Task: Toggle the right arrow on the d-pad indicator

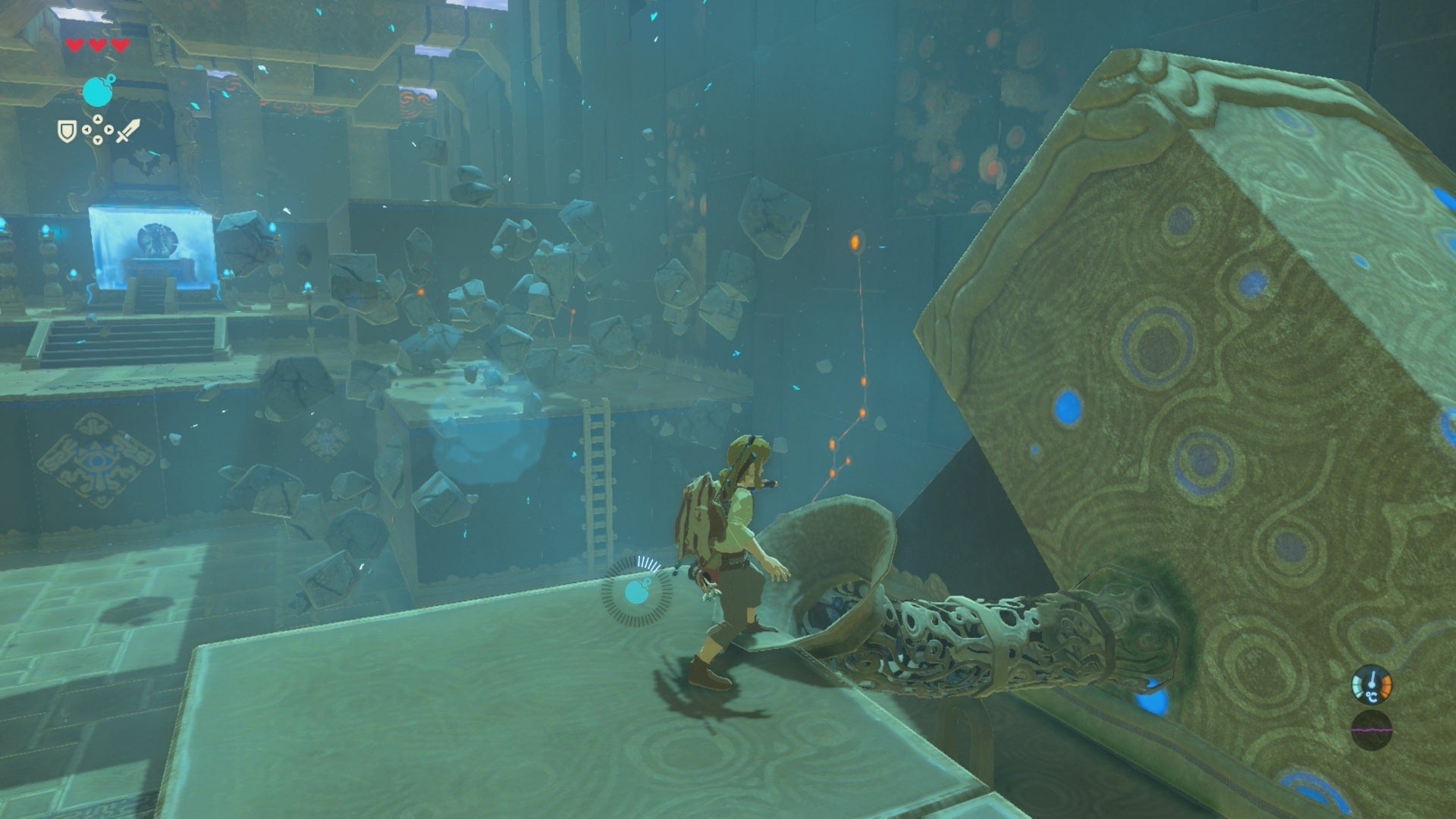Action: click(x=109, y=129)
